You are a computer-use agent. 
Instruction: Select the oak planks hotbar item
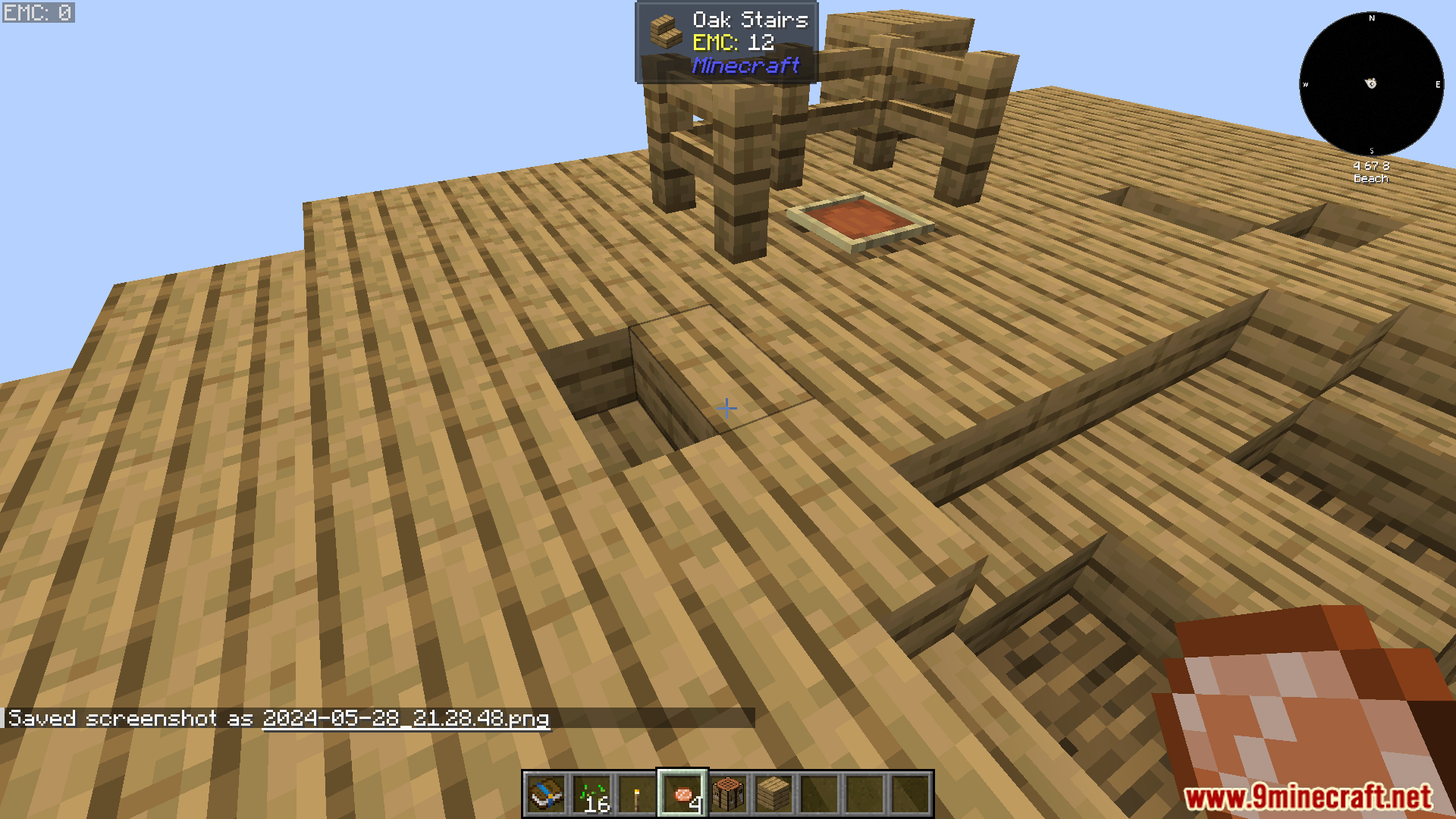point(774,797)
